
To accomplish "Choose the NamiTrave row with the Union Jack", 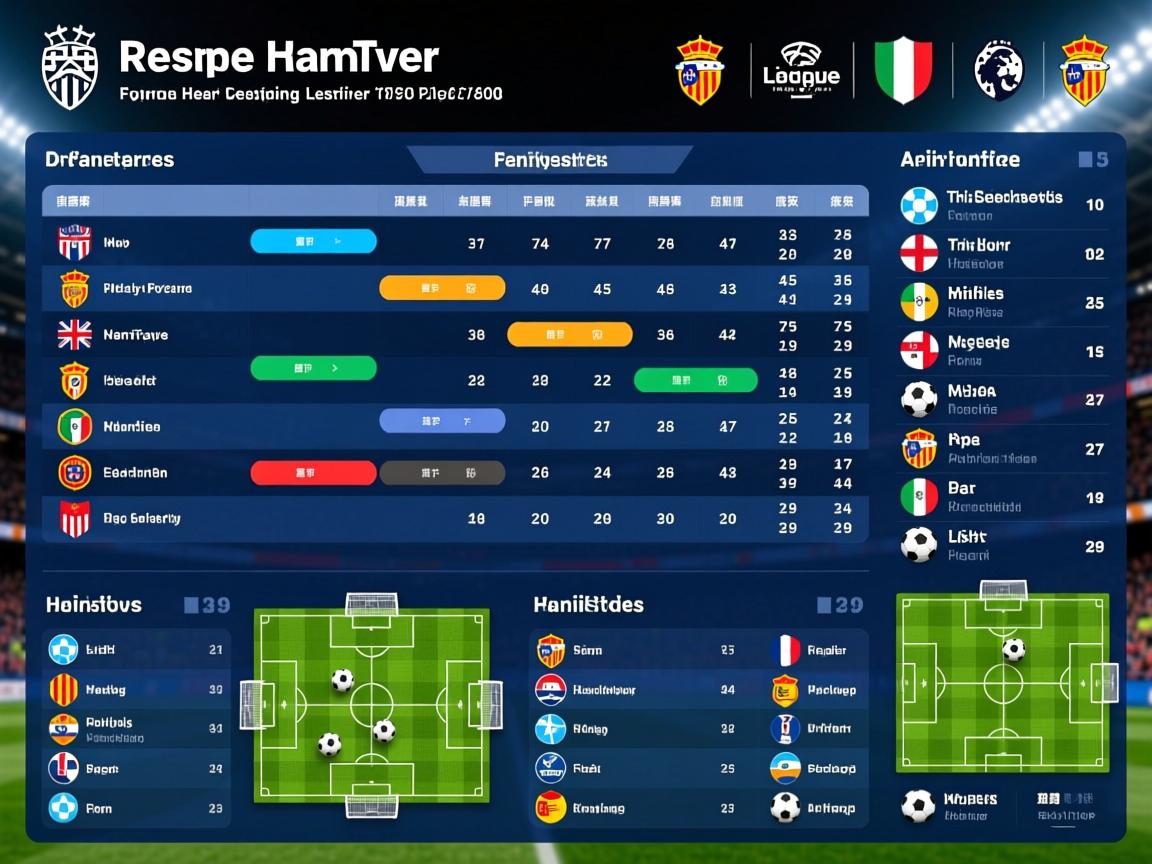I will coord(135,335).
